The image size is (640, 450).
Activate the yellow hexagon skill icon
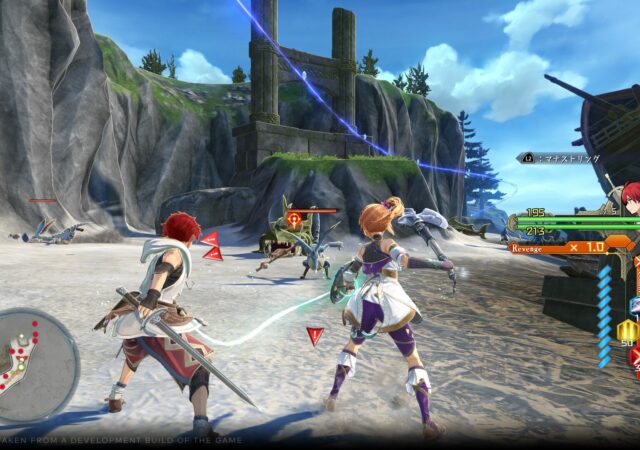click(627, 331)
